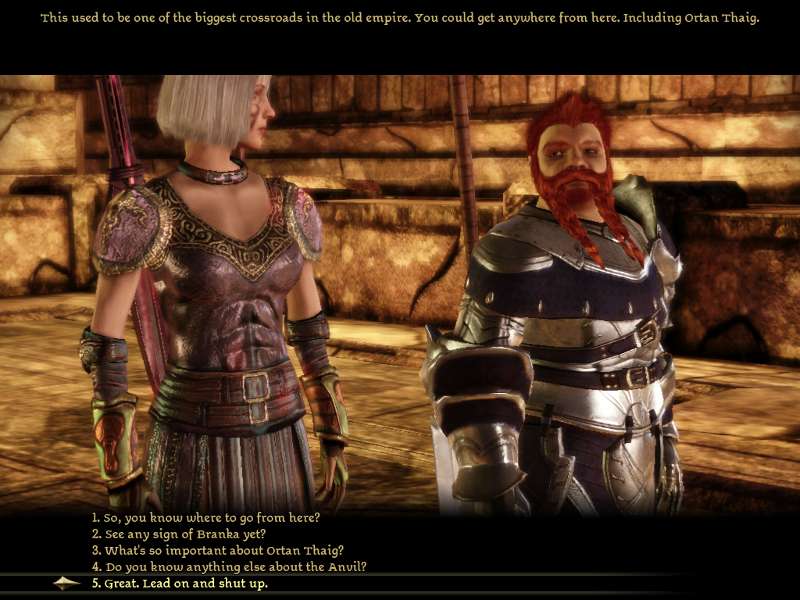This screenshot has height=600, width=800.
Task: Select the question about the Anvil
Action: tap(229, 566)
